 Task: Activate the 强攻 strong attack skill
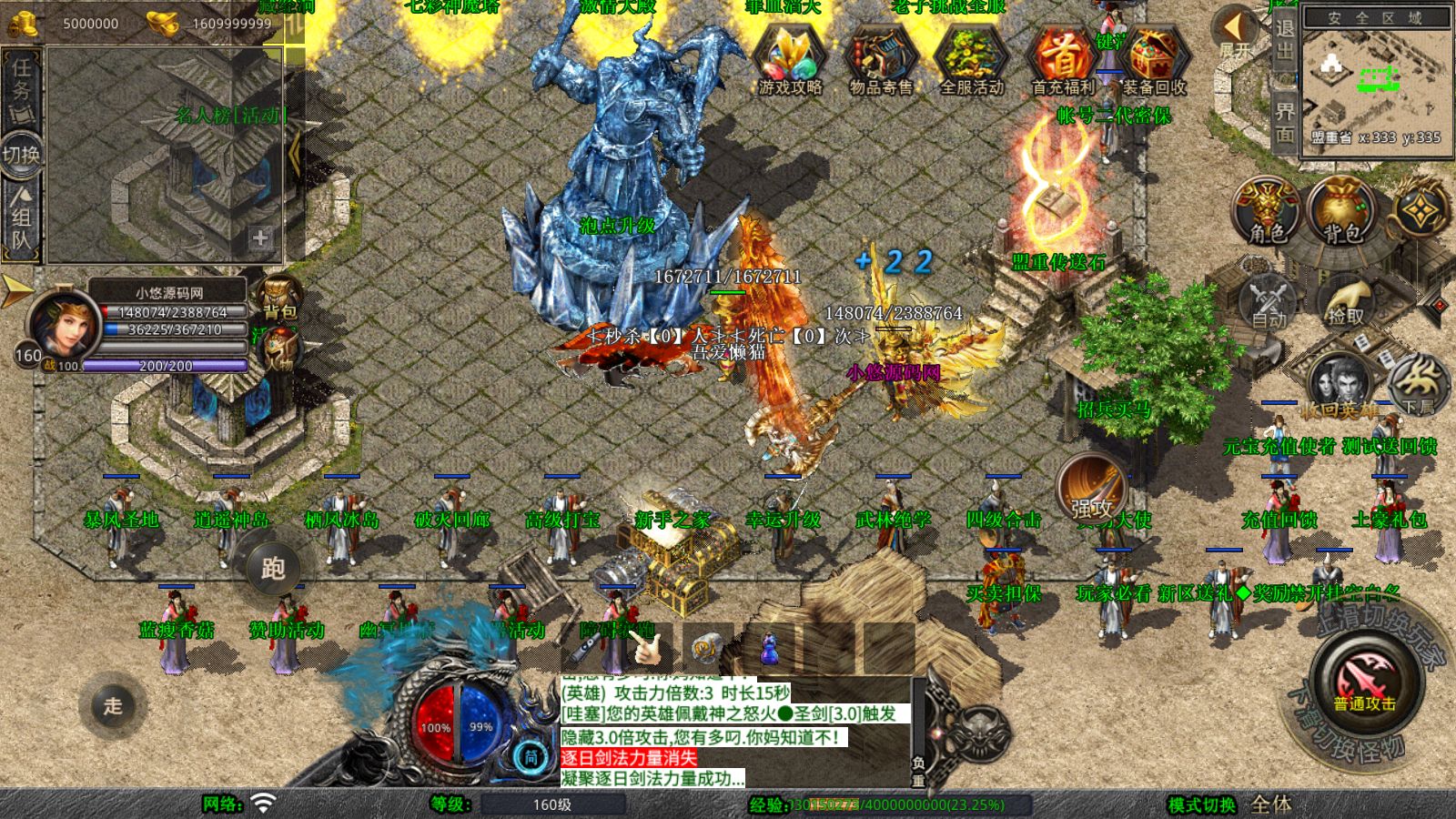point(1092,490)
